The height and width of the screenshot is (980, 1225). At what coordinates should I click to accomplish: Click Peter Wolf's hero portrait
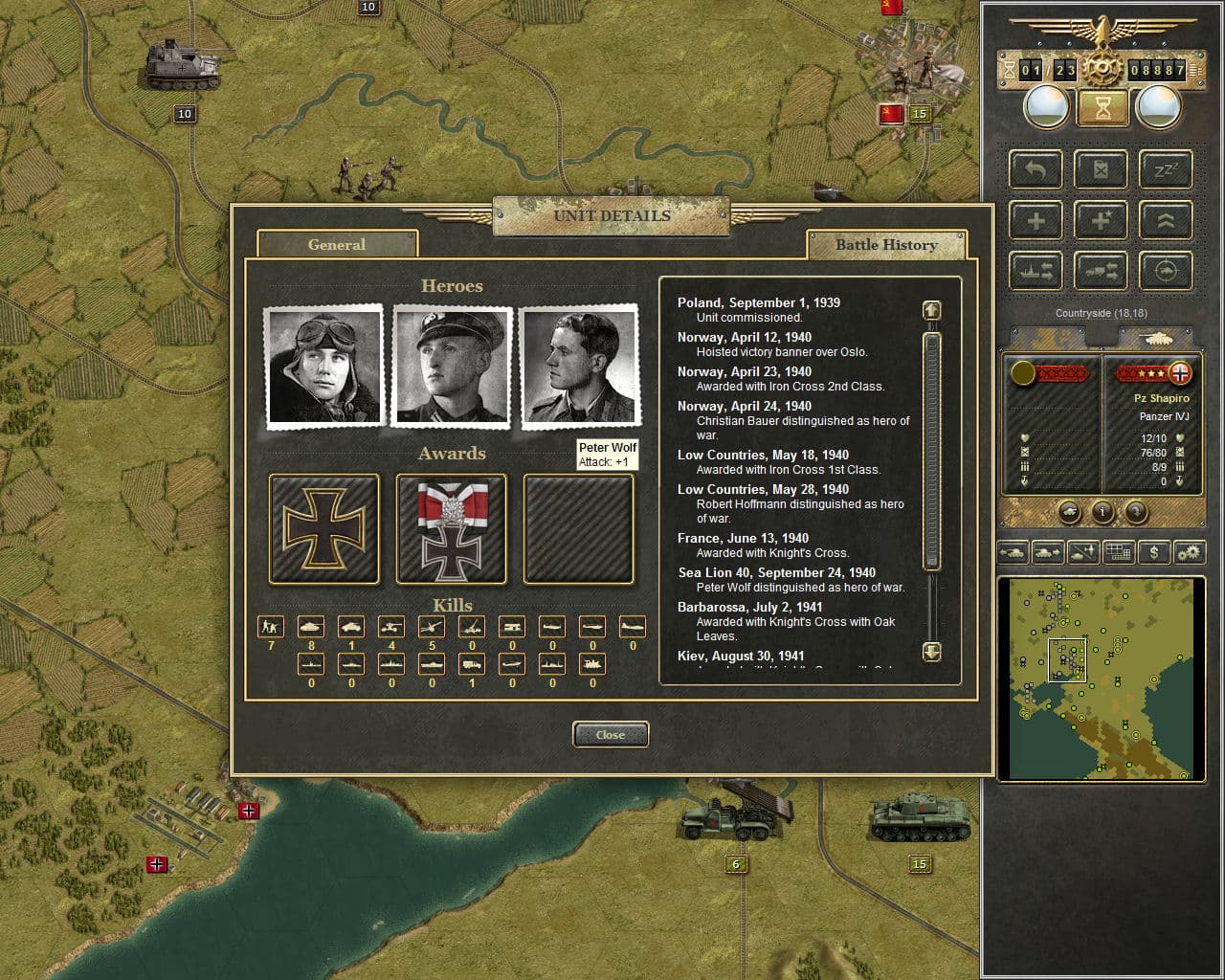[x=579, y=365]
